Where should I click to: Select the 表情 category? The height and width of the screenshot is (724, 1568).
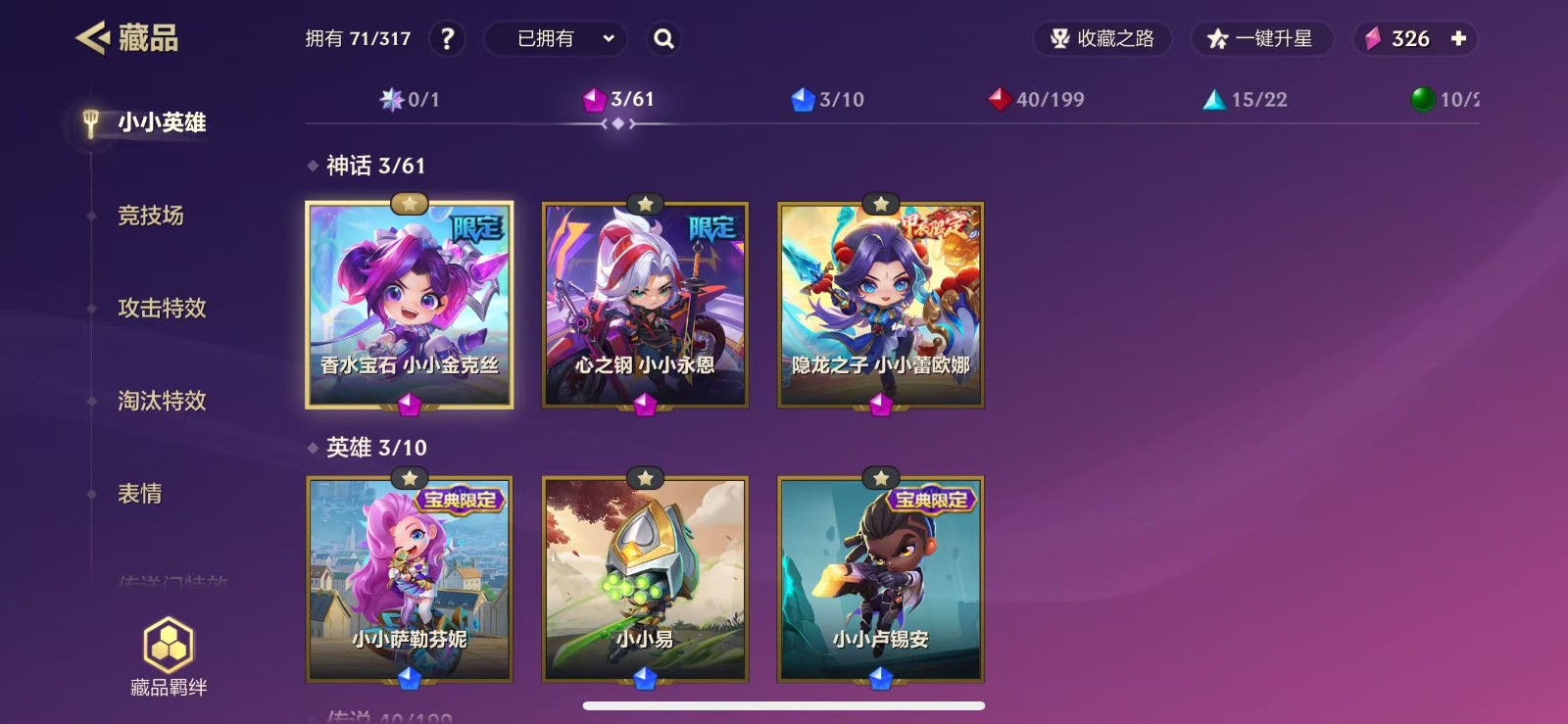click(x=140, y=493)
